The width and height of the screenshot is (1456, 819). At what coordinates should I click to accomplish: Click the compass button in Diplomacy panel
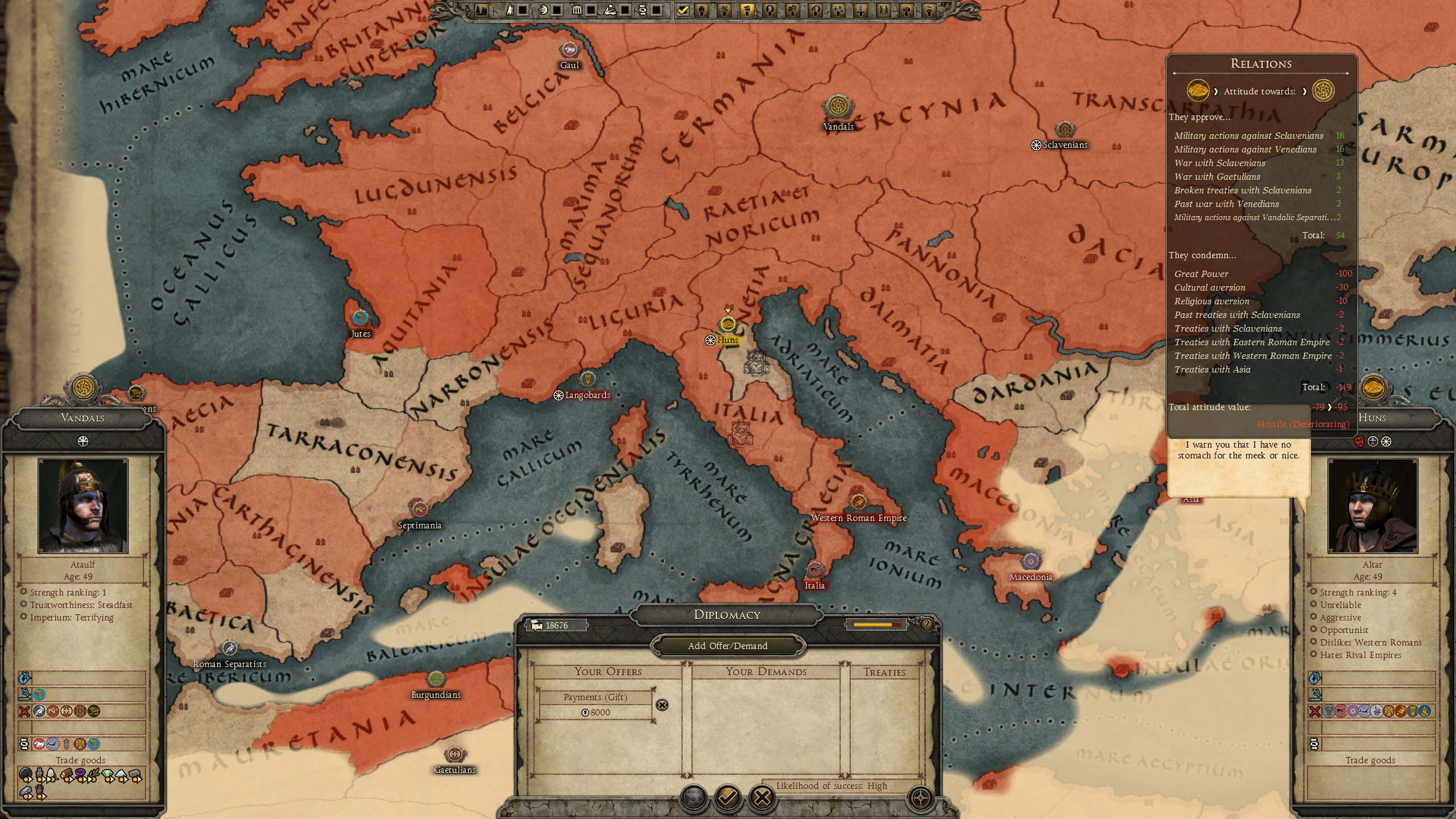tap(921, 797)
